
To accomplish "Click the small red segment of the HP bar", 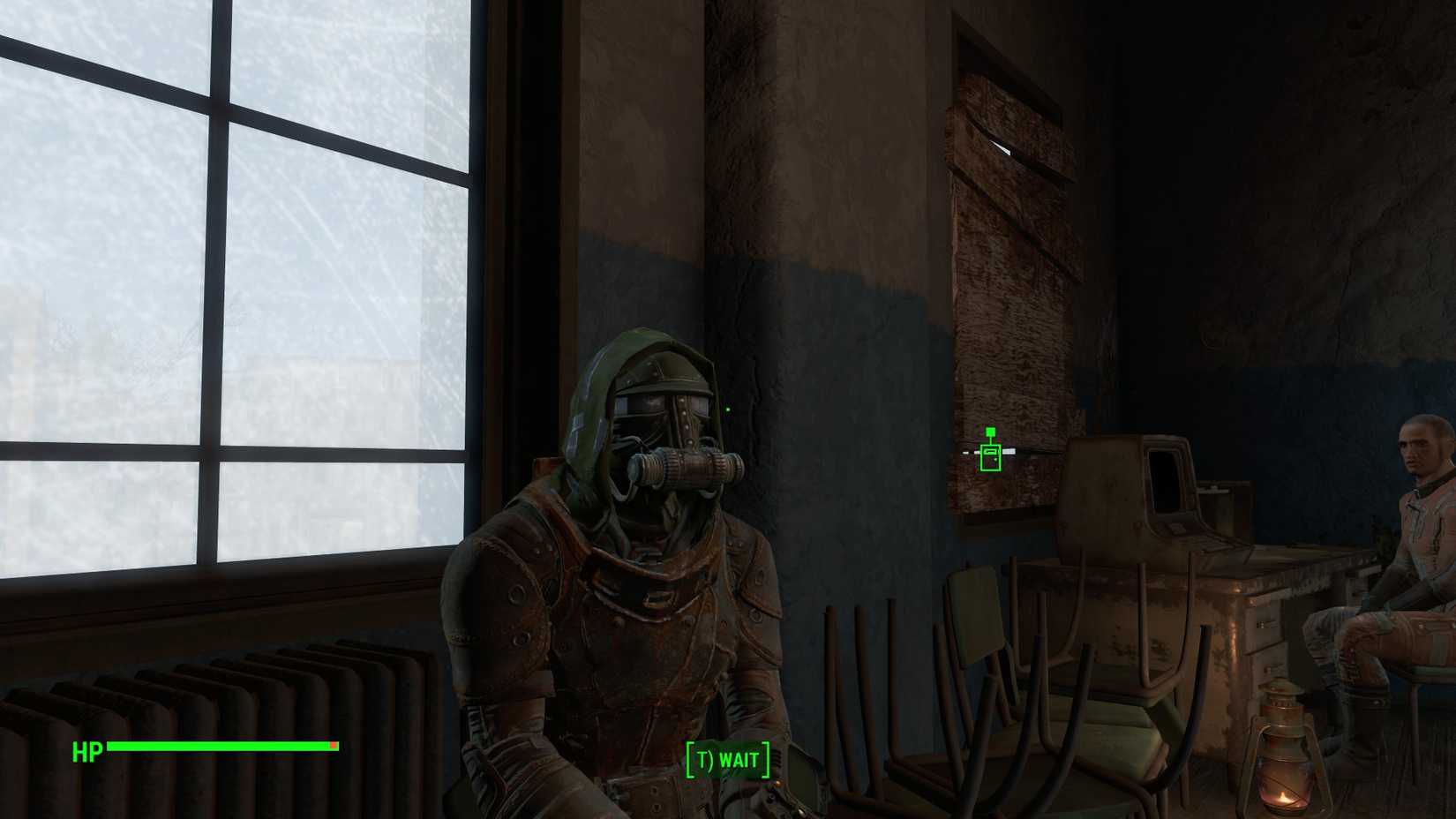I will (332, 747).
